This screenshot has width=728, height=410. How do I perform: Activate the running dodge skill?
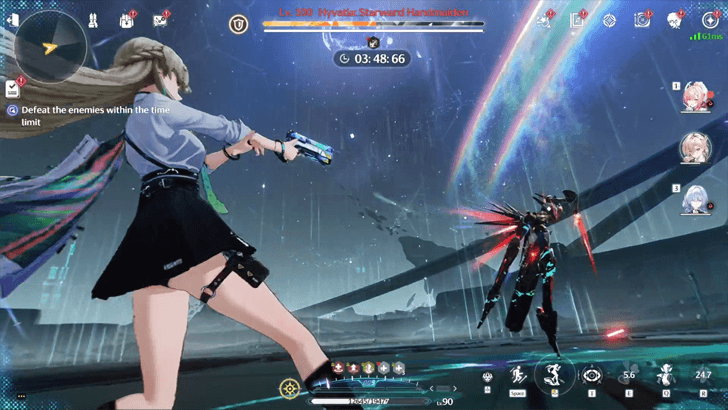pyautogui.click(x=518, y=376)
